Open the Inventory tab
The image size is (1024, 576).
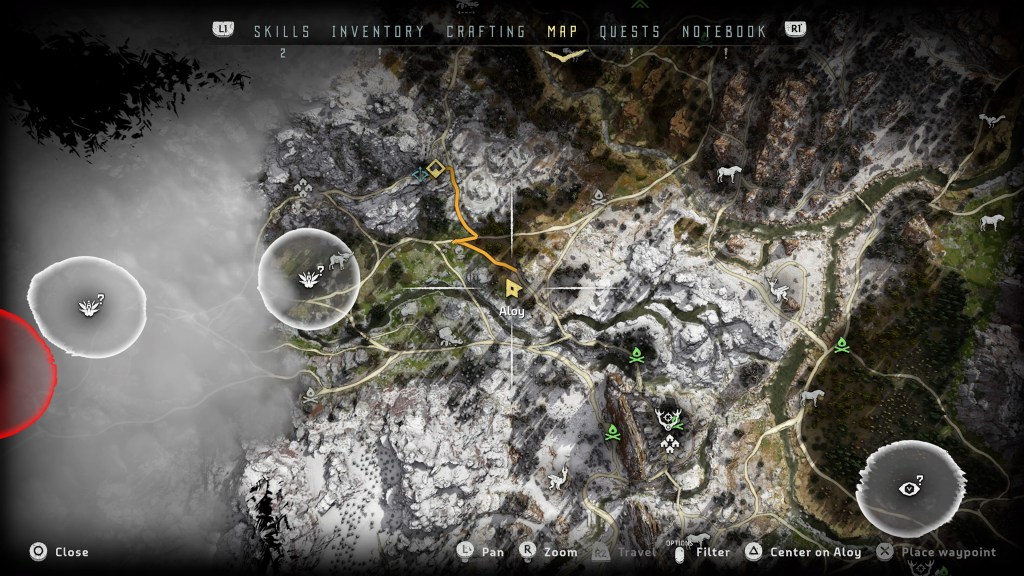point(378,31)
